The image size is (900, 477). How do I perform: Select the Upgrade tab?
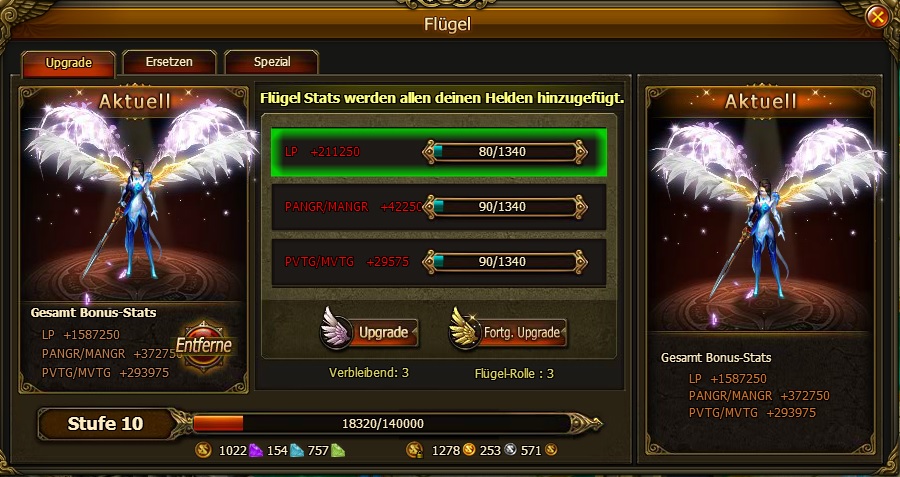tap(69, 63)
